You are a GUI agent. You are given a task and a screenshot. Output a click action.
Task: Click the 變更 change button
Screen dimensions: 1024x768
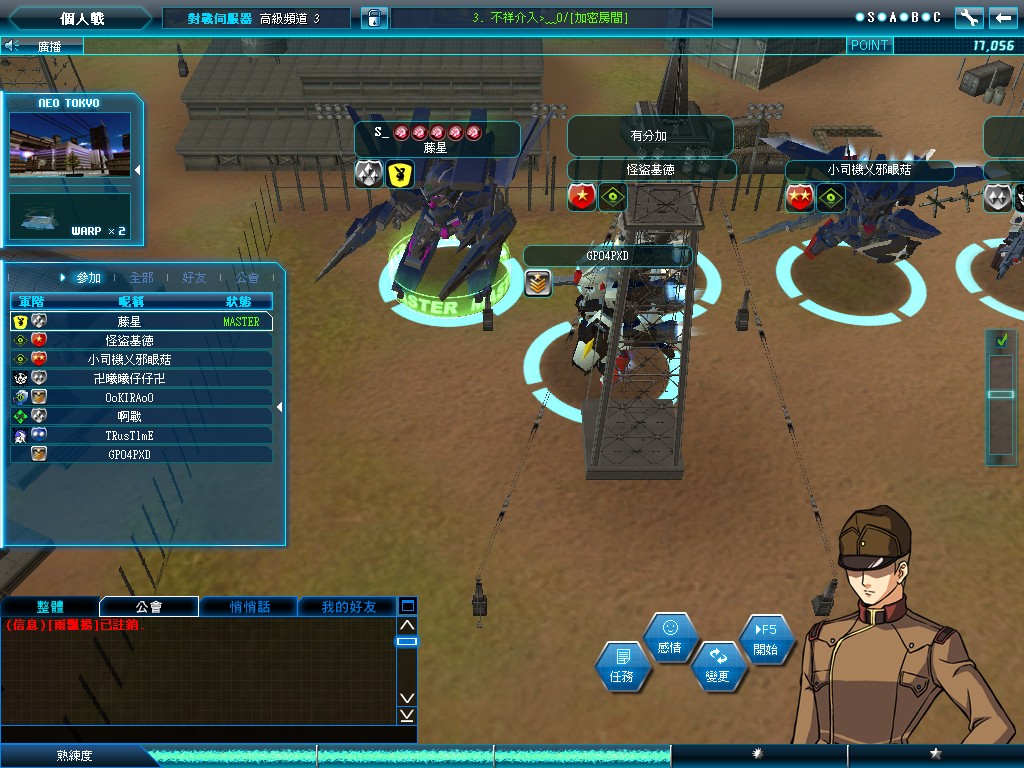coord(717,666)
